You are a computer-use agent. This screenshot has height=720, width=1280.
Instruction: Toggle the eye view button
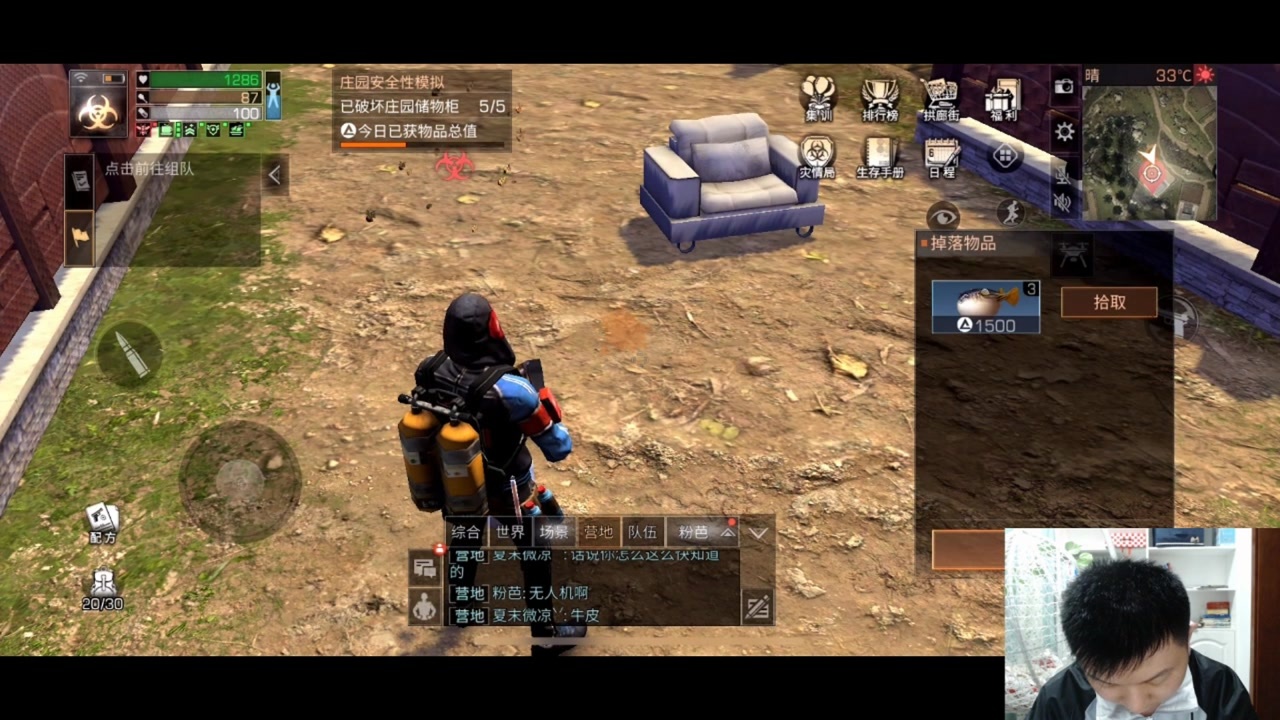tap(942, 214)
